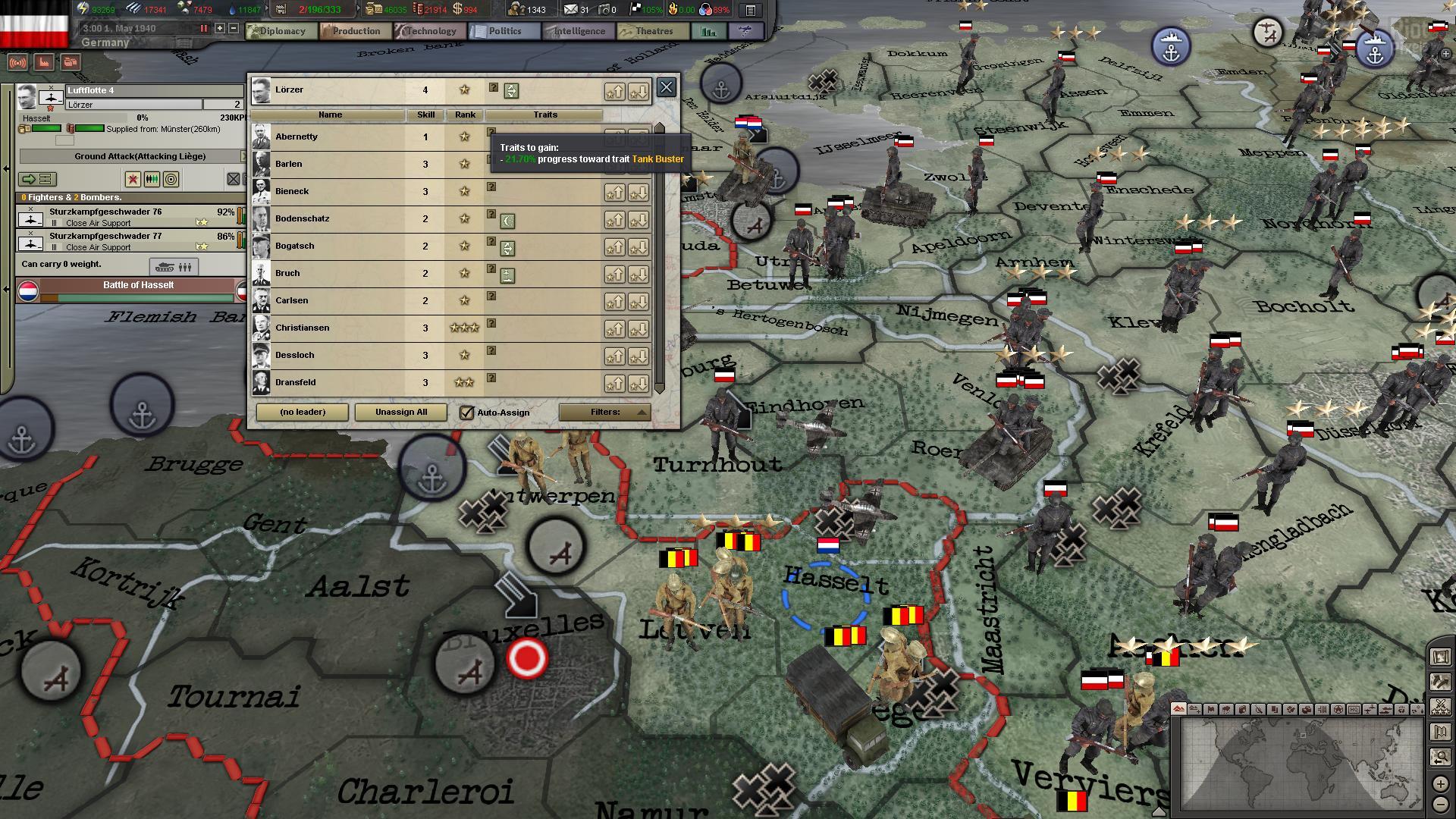Choose leader Christiansen
1456x819 pixels.
(302, 328)
